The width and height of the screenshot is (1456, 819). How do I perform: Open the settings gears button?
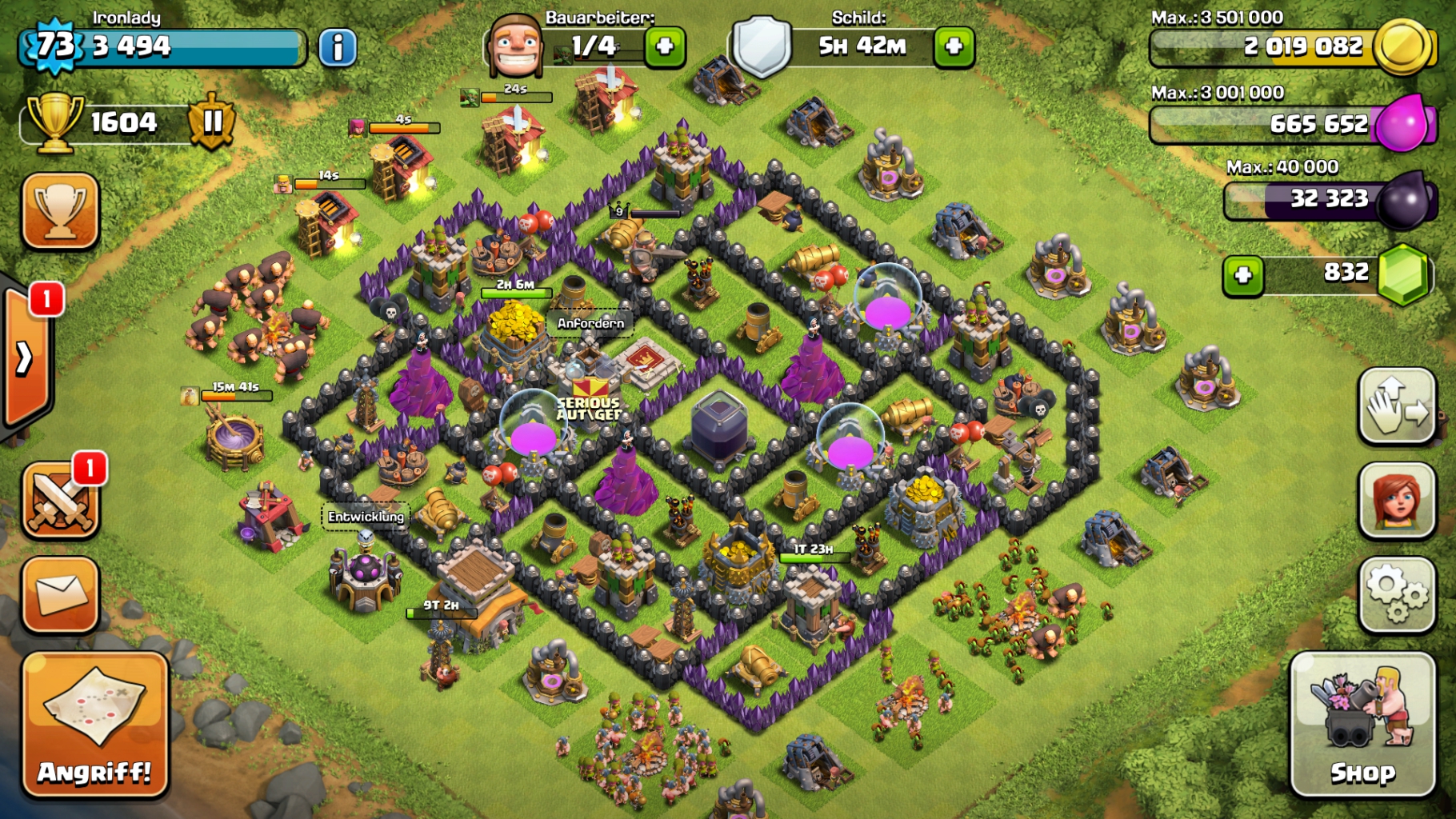point(1397,593)
